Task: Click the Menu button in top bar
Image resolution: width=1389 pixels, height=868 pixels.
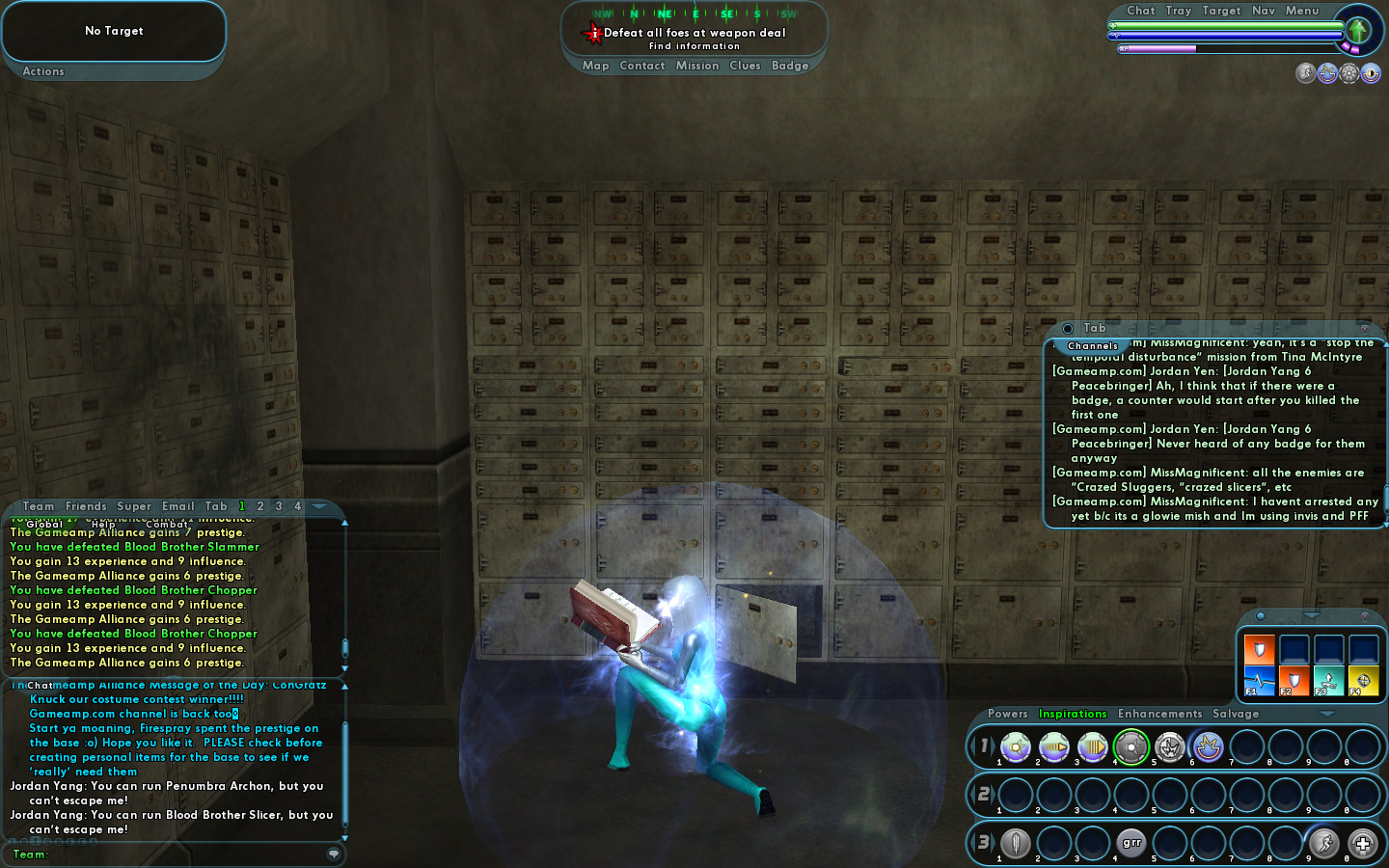Action: point(1301,11)
